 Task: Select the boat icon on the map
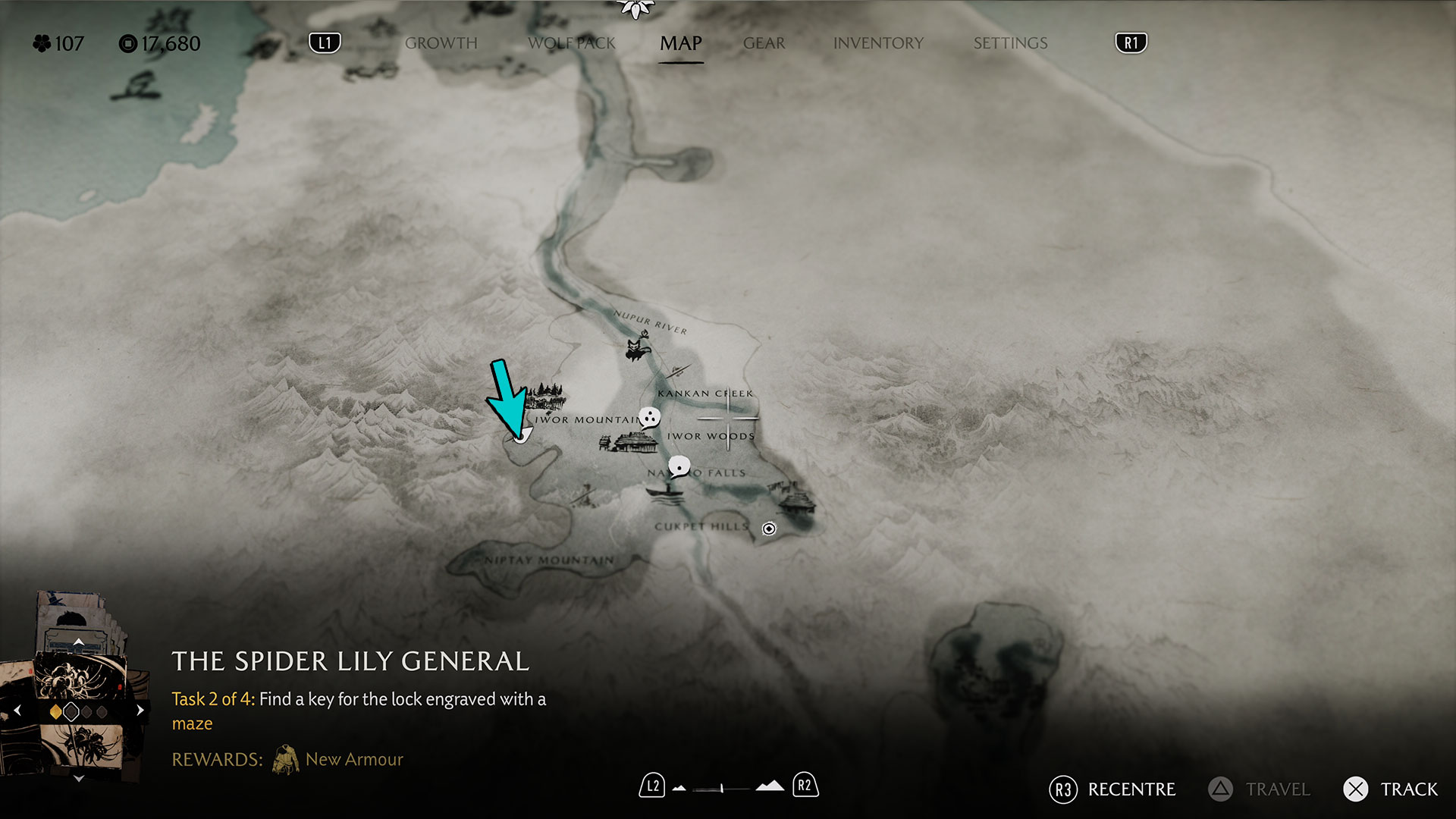pos(665,491)
